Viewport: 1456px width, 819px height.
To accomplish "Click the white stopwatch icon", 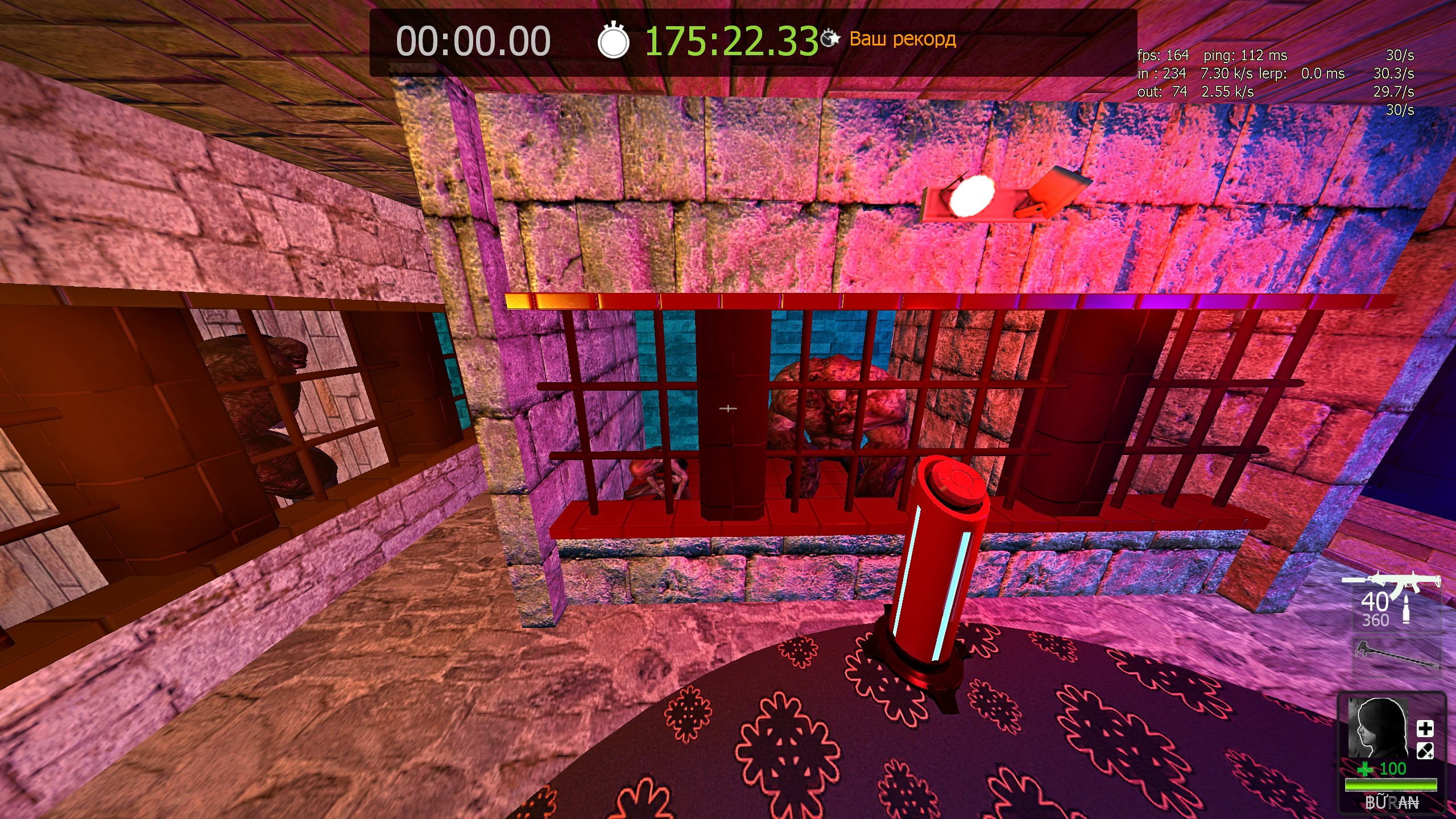I will [613, 41].
